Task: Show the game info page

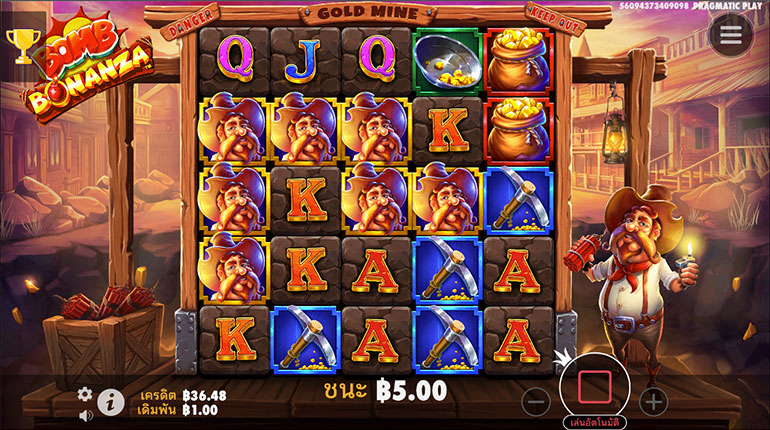Action: coord(110,403)
